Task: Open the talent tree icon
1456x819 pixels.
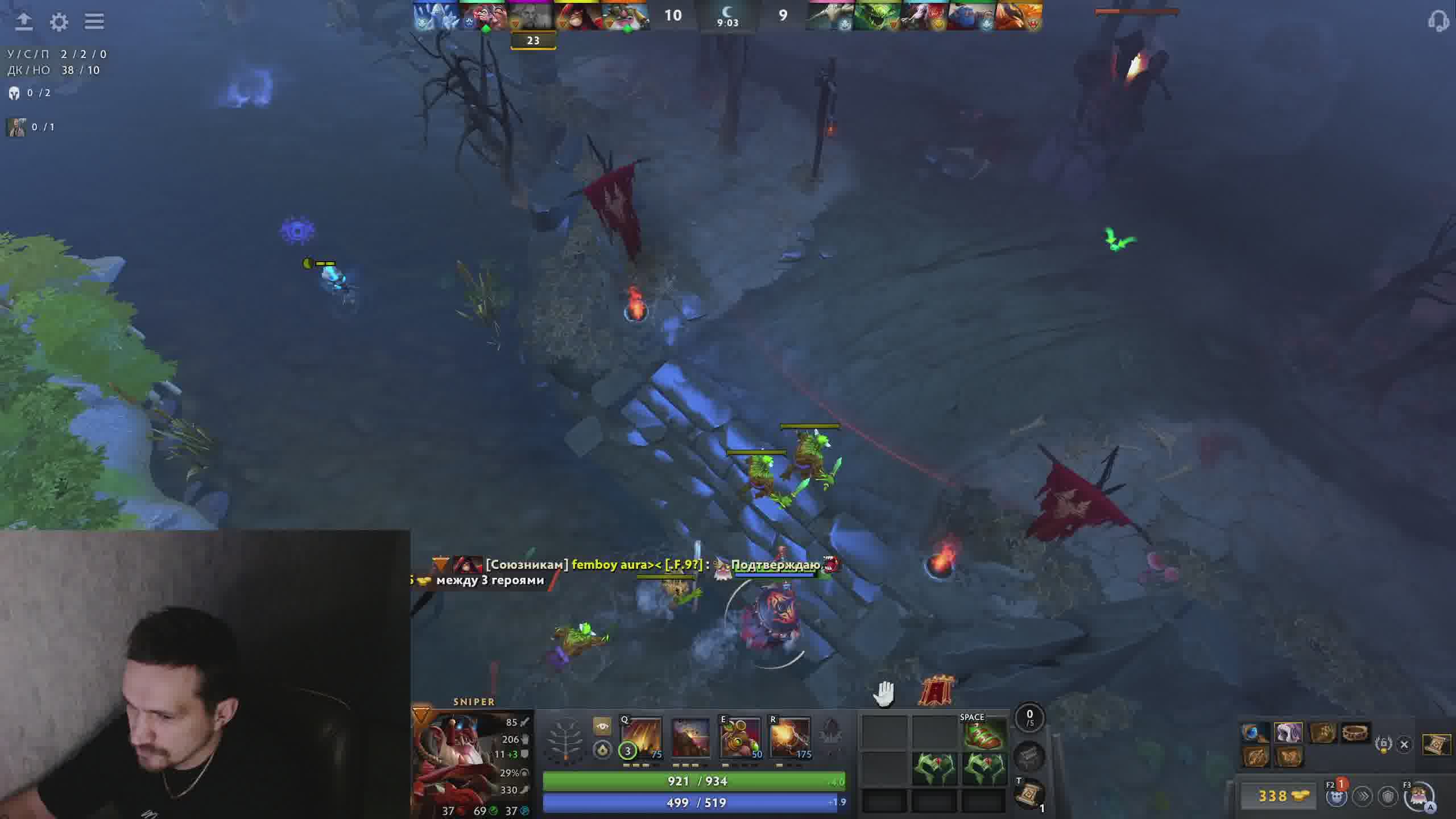Action: point(565,739)
